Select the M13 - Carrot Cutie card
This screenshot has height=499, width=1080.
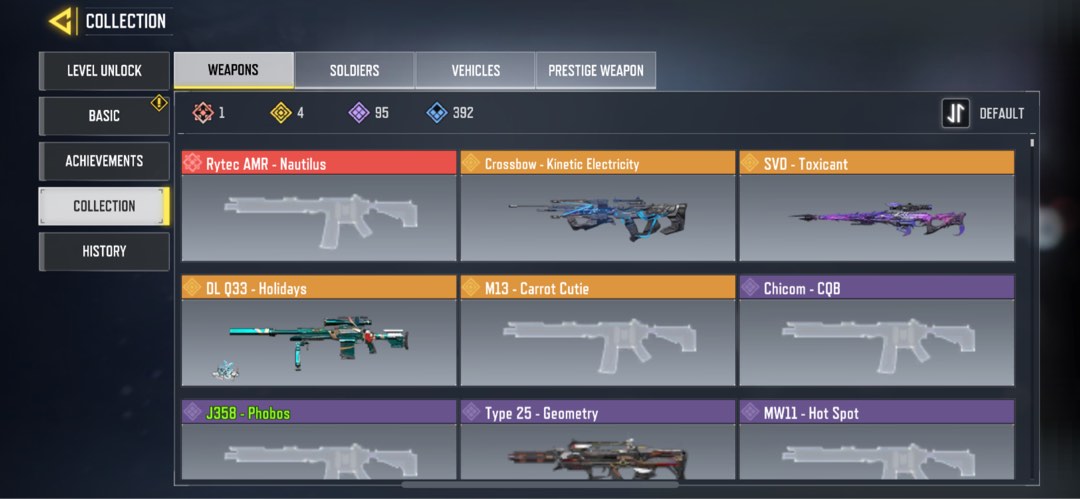pos(597,332)
